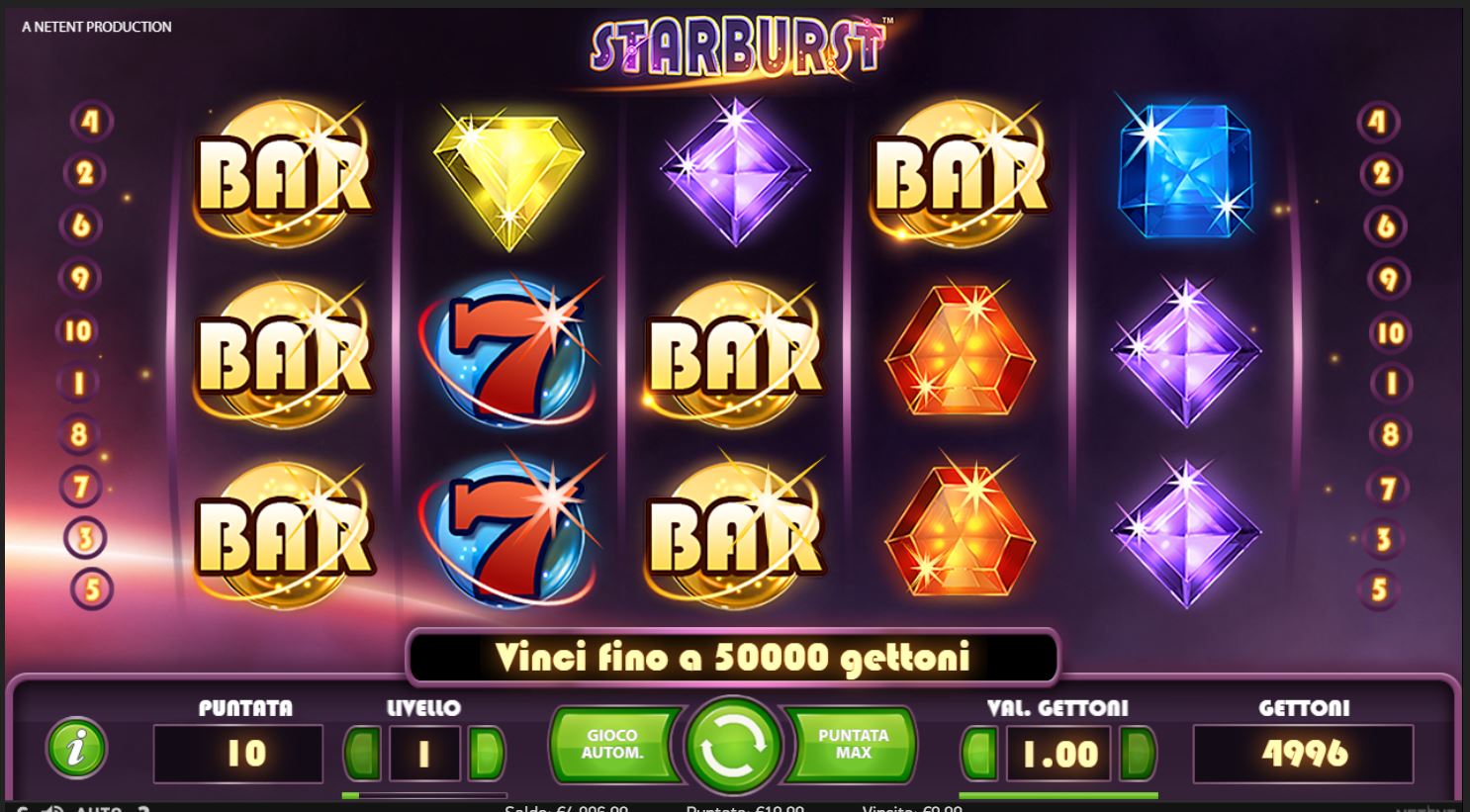Bet maximum with Puntata Max
Viewport: 1470px width, 812px height.
pos(853,745)
